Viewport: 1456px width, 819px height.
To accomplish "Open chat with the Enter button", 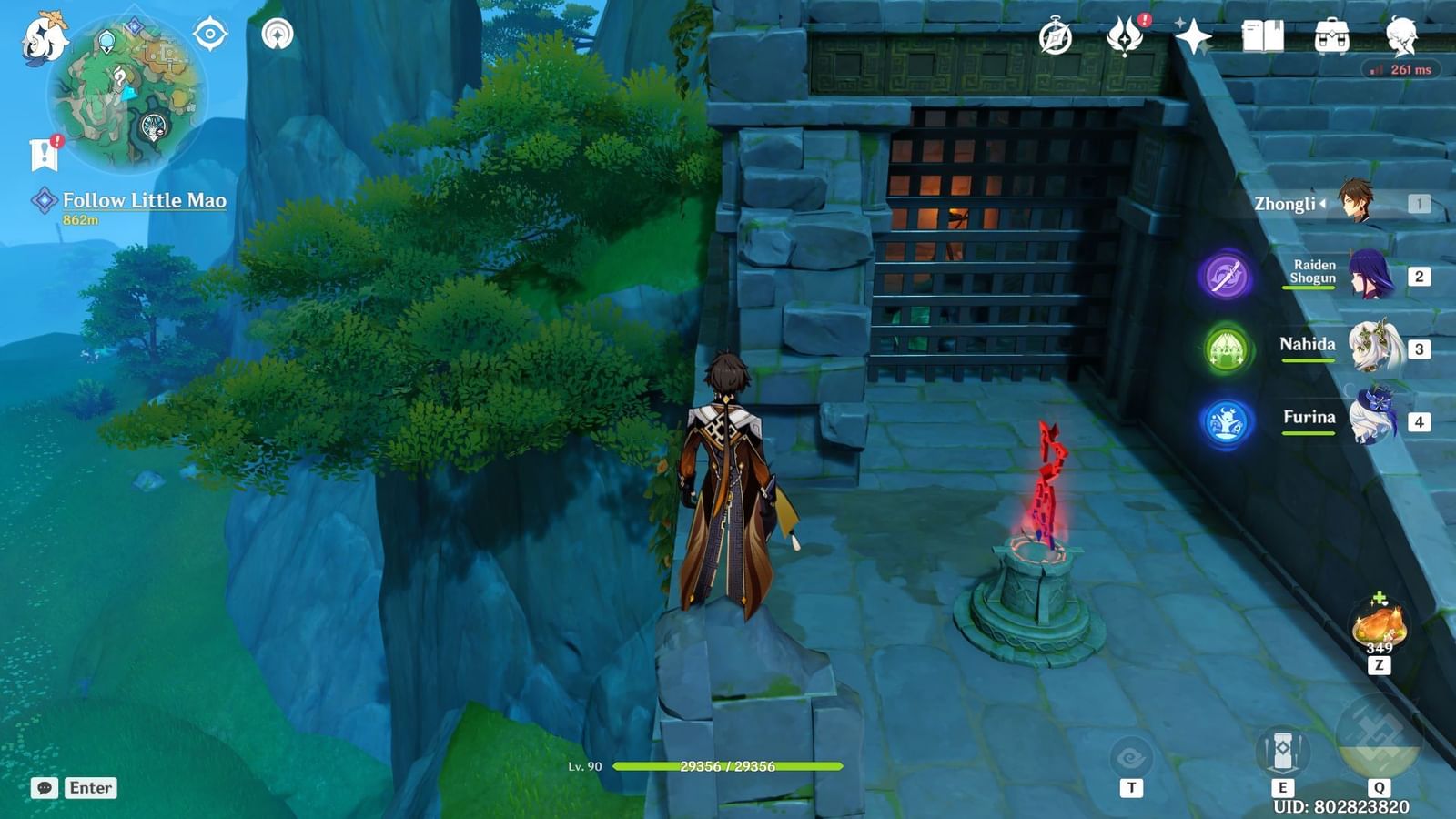I will point(91,788).
